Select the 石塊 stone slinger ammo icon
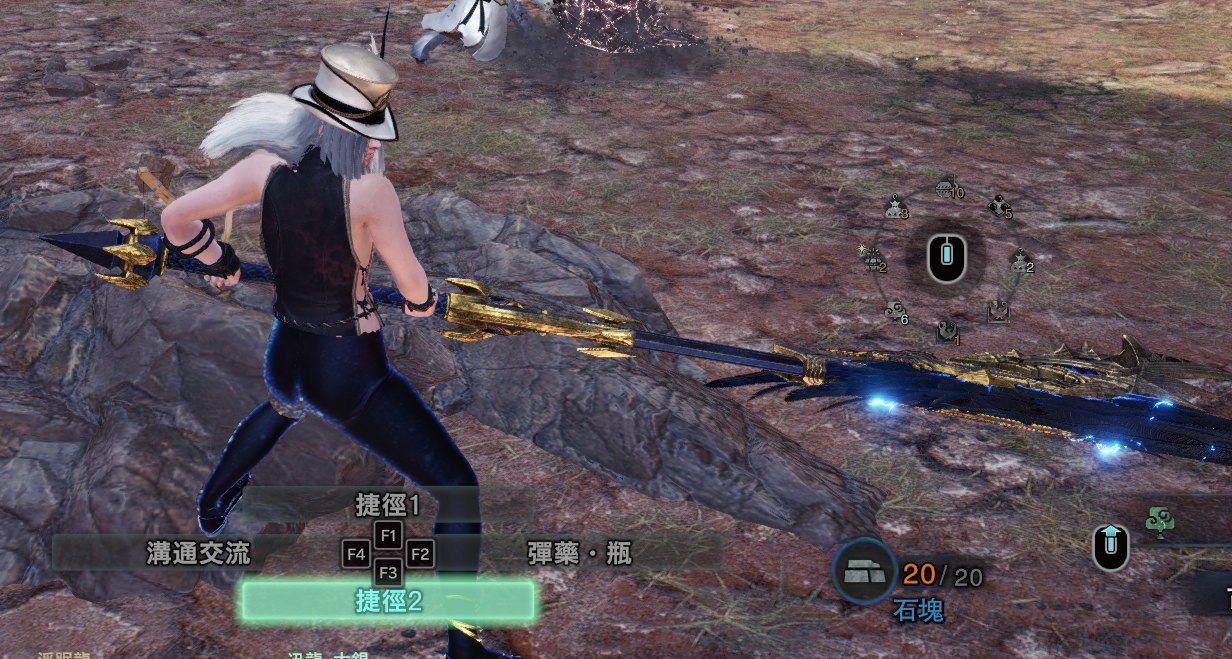 (864, 572)
